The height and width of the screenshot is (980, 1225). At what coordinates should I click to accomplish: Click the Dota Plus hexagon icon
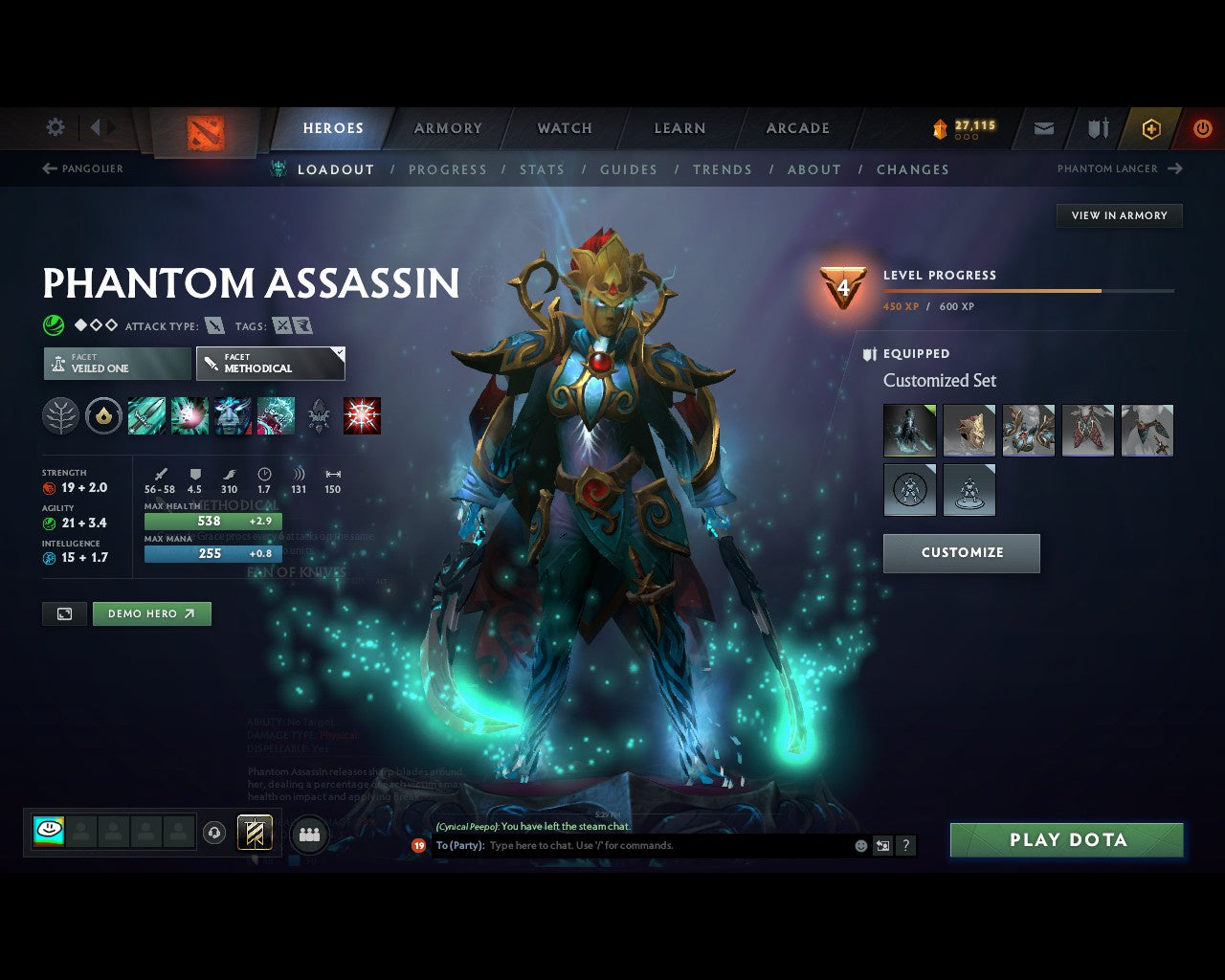(x=1151, y=128)
